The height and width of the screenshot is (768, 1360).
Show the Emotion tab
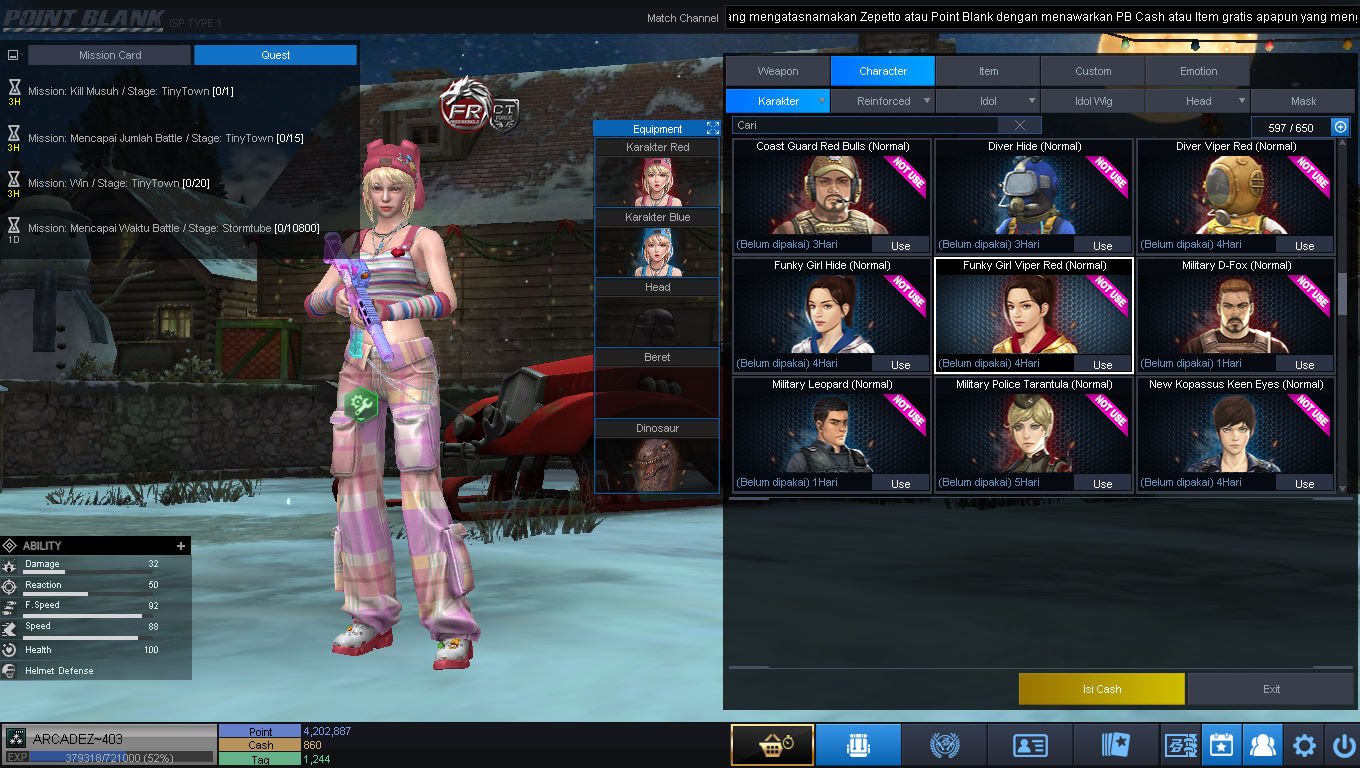pos(1198,71)
